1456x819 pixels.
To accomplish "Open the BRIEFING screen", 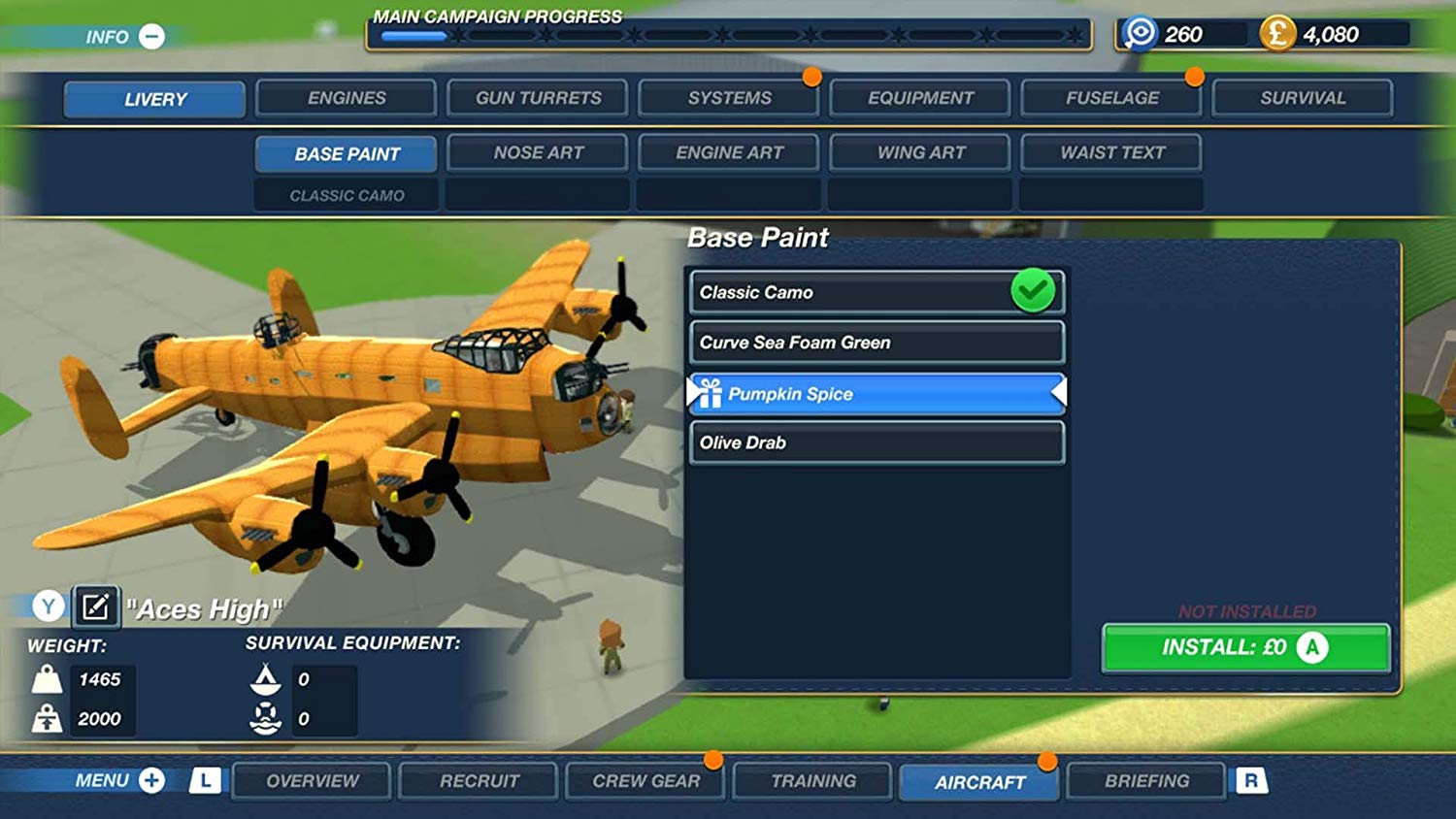I will 1145,781.
